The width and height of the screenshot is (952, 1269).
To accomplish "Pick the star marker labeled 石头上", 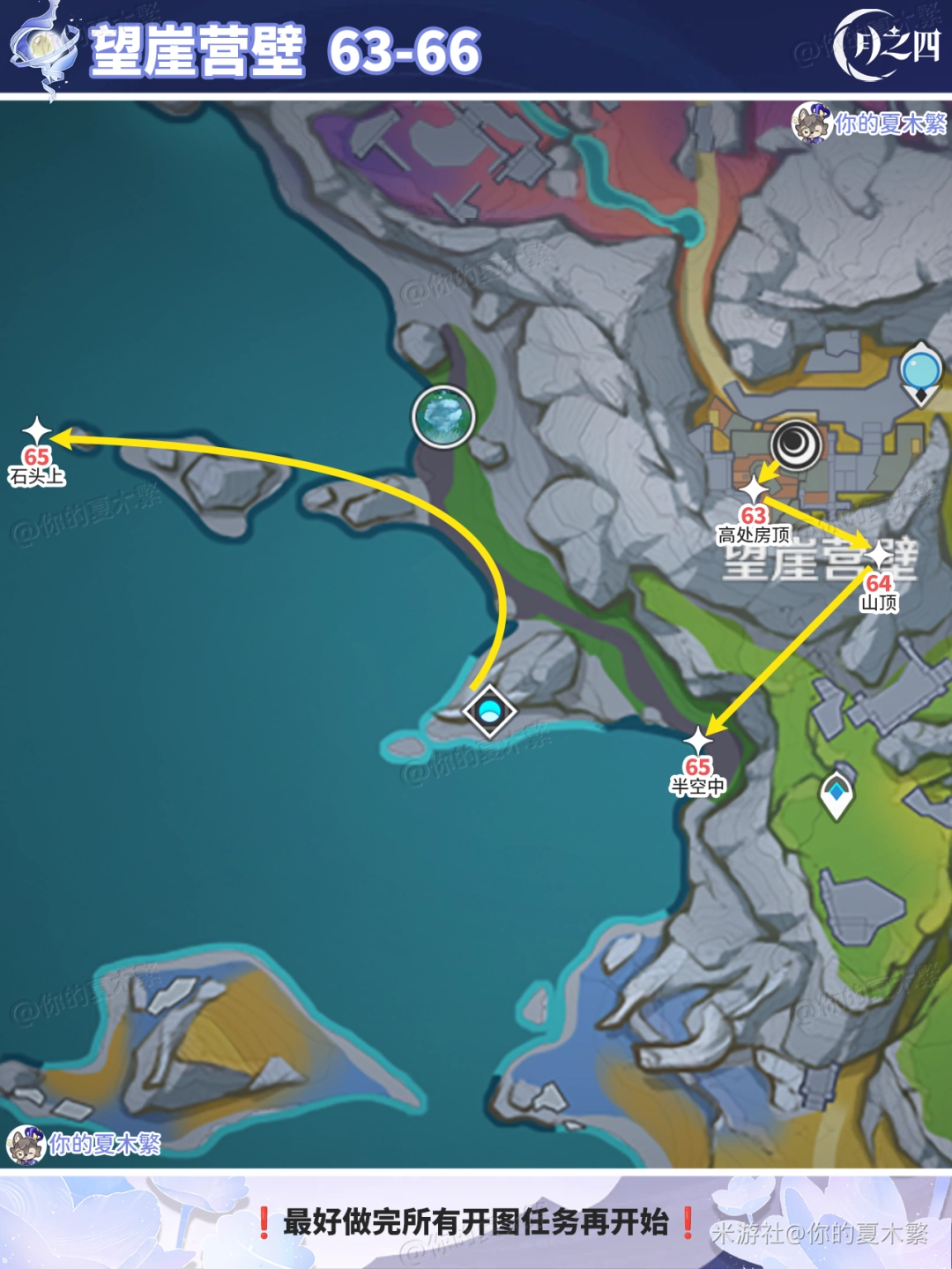I will tap(37, 431).
